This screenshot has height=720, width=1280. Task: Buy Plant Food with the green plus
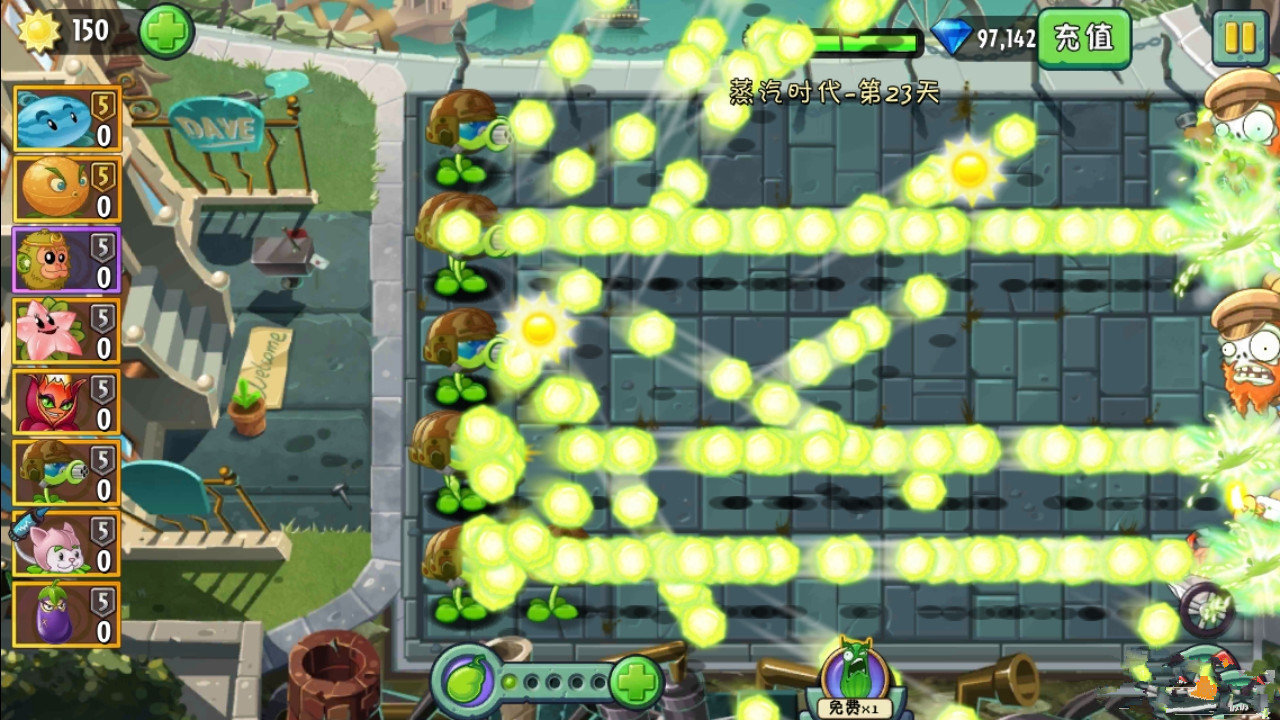point(634,681)
